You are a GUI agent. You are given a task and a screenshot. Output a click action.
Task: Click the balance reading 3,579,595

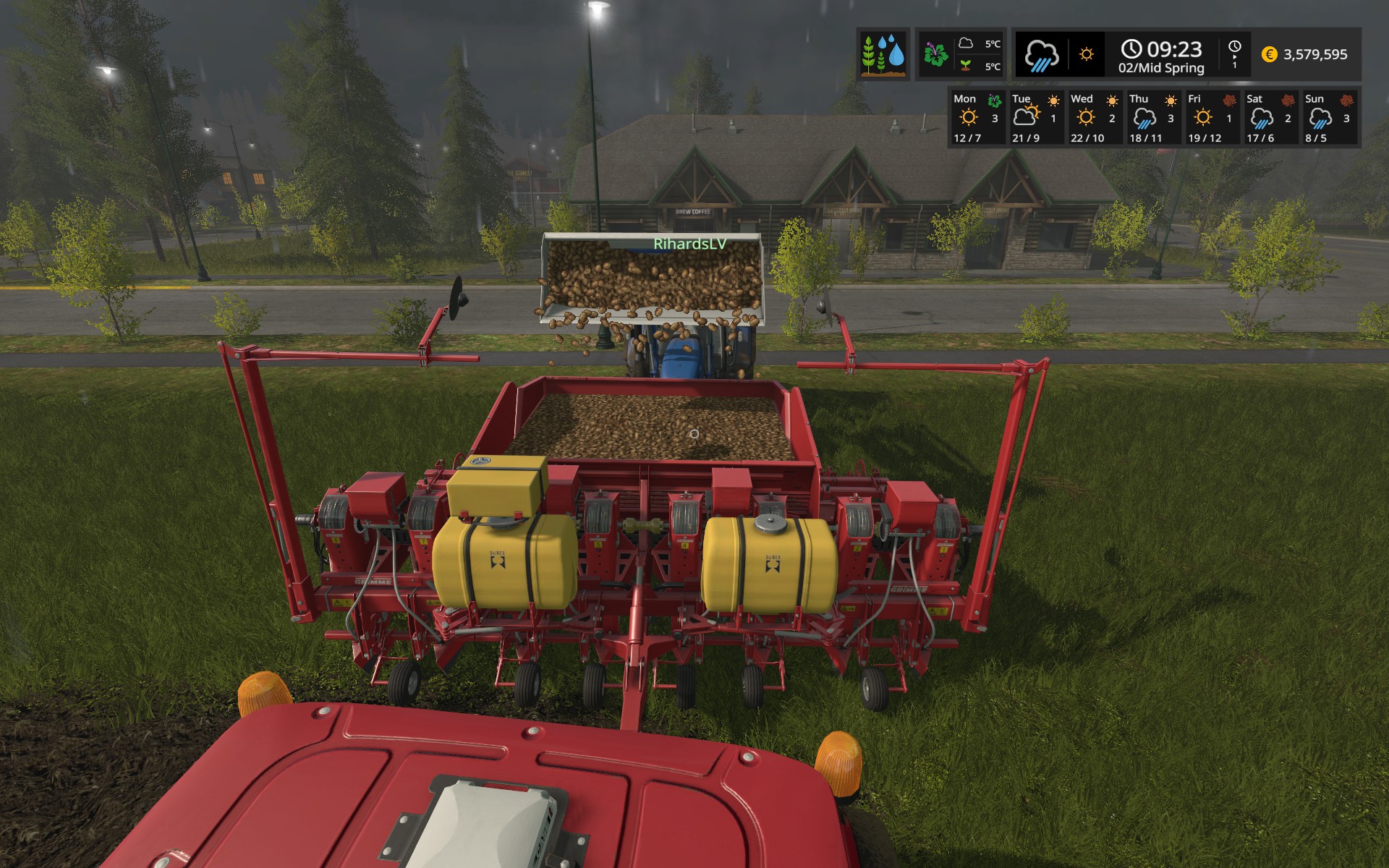[1317, 55]
